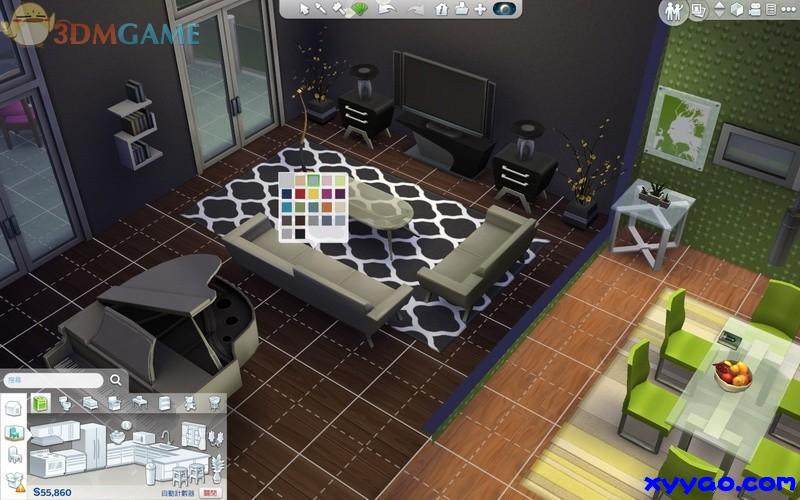This screenshot has height=500, width=800.
Task: Choose the red color swatch
Action: point(299,194)
